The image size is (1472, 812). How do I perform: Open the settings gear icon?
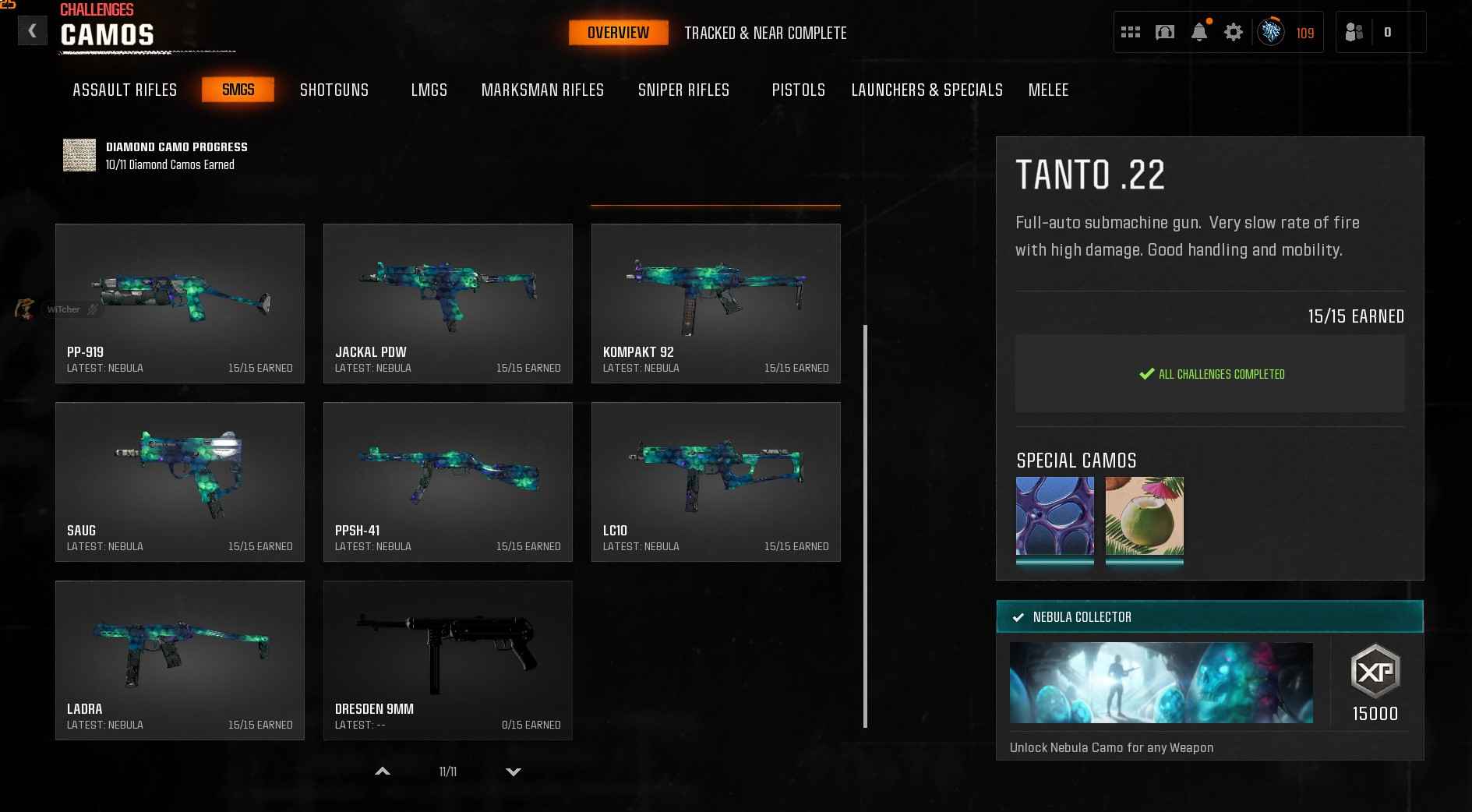click(x=1233, y=32)
